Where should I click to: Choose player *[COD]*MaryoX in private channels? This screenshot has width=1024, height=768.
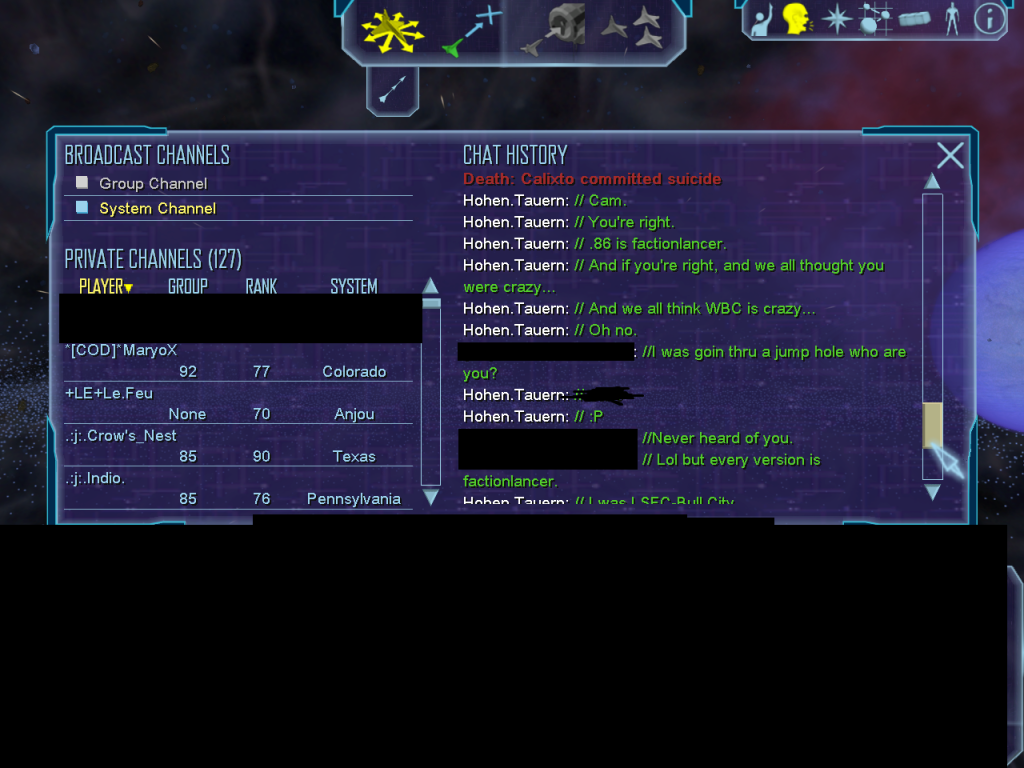(x=121, y=350)
